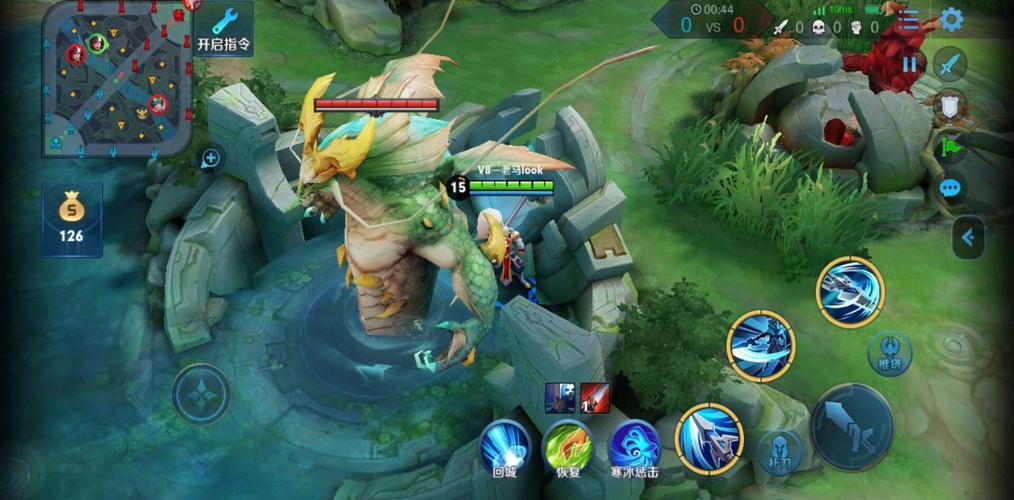1014x500 pixels.
Task: Activate the 回城 recall skill
Action: point(504,445)
